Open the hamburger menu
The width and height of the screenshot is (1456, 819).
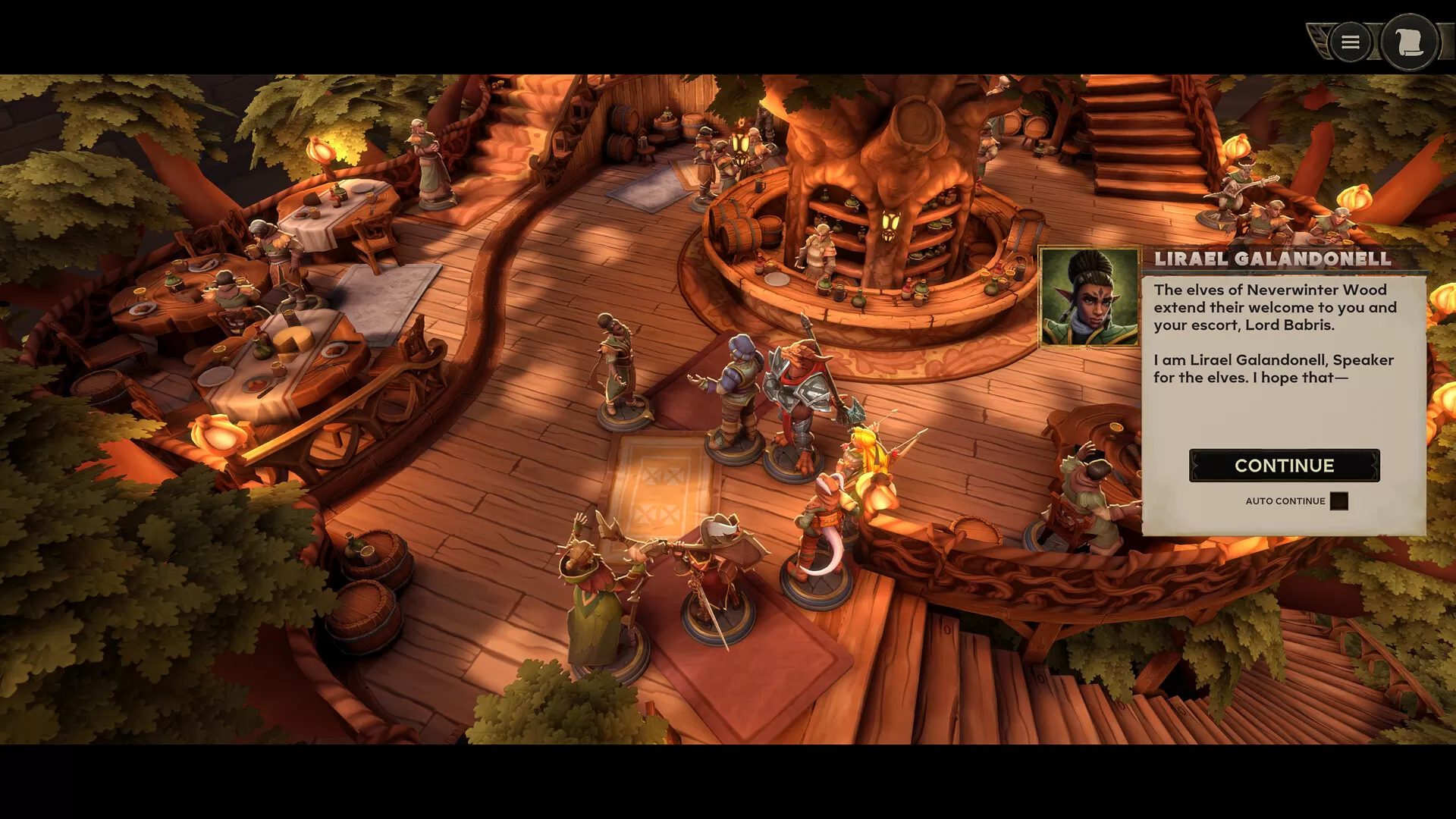[1350, 42]
